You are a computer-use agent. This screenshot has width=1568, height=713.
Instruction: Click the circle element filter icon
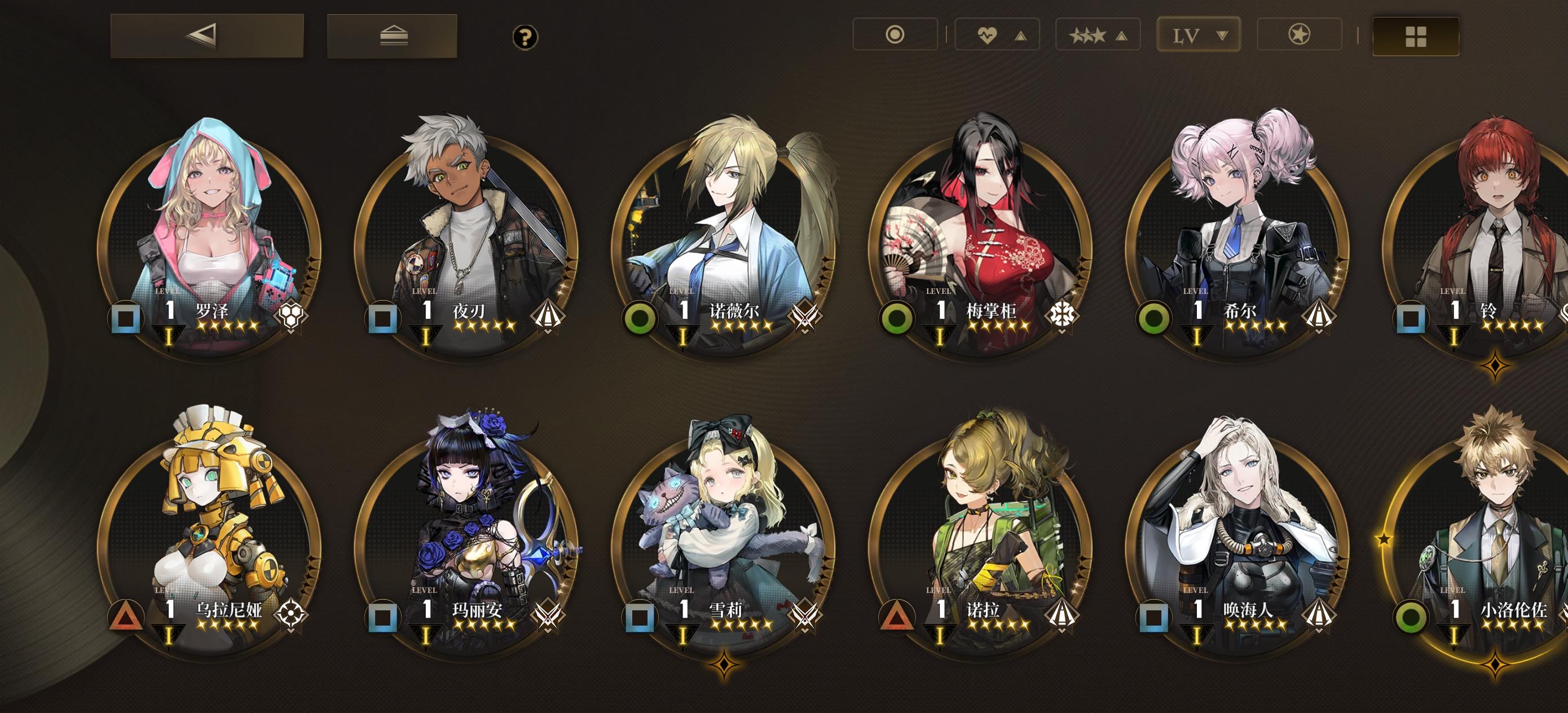(x=894, y=35)
